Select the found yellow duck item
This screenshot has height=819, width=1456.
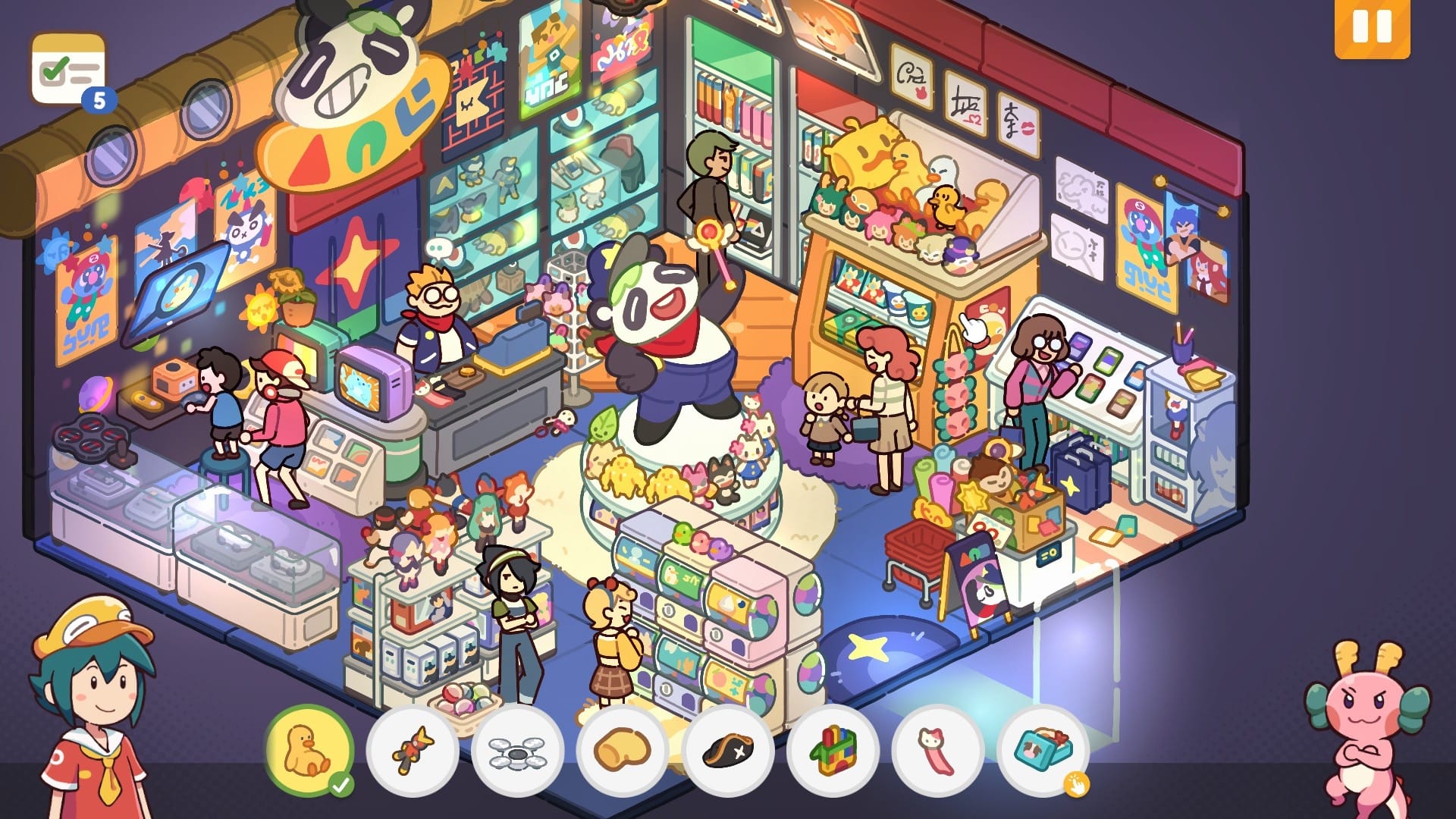pyautogui.click(x=309, y=749)
